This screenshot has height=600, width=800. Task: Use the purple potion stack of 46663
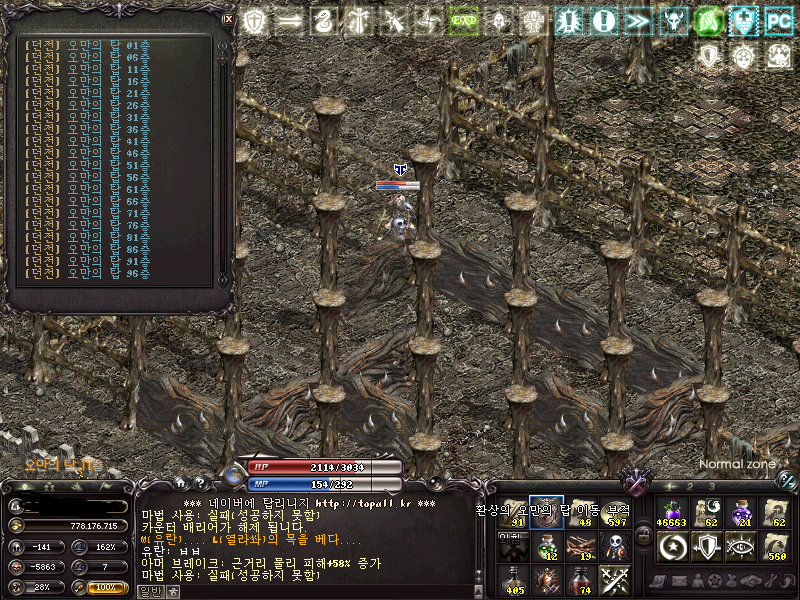(x=671, y=512)
